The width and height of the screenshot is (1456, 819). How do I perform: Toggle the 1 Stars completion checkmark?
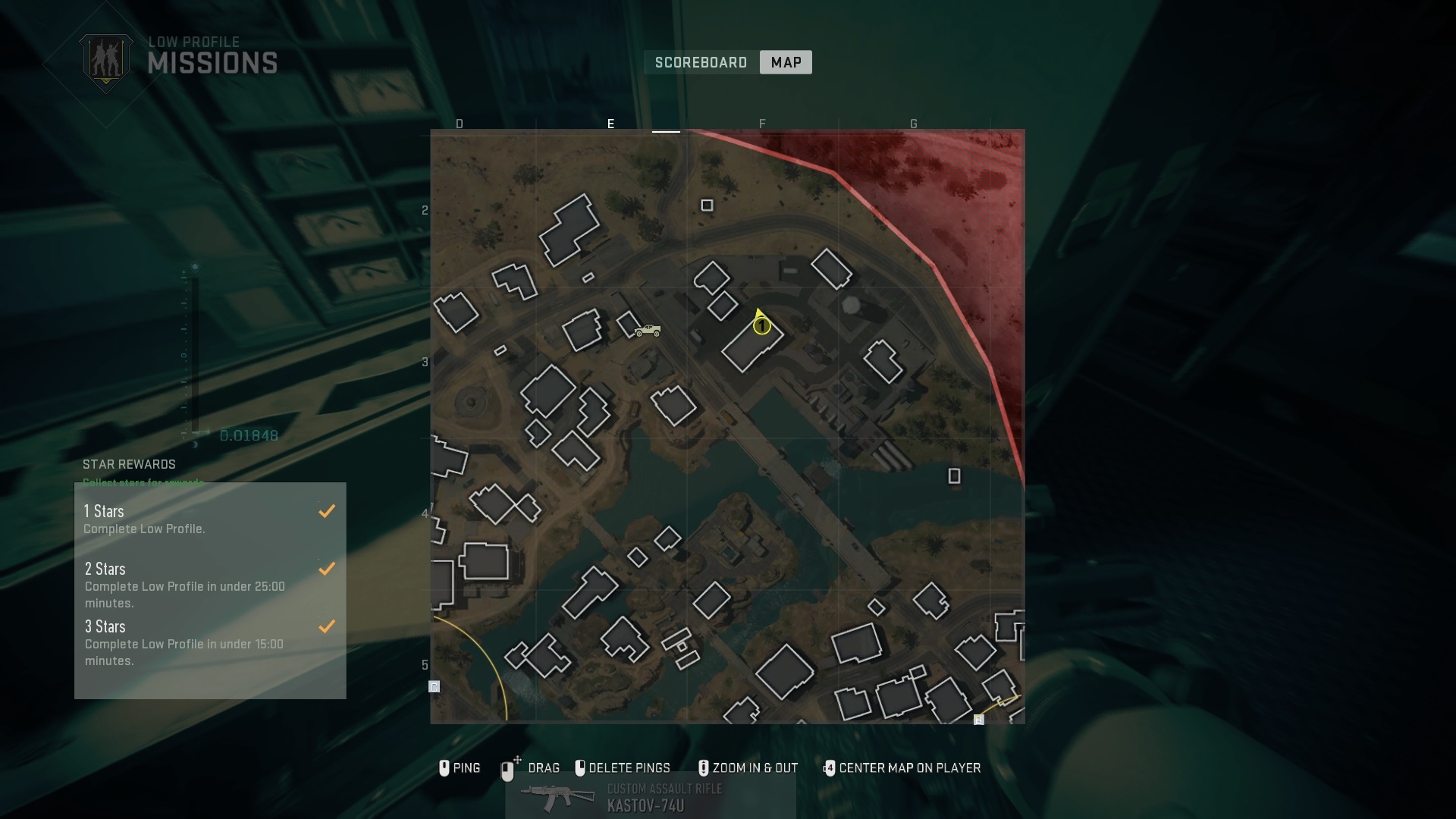[x=328, y=511]
